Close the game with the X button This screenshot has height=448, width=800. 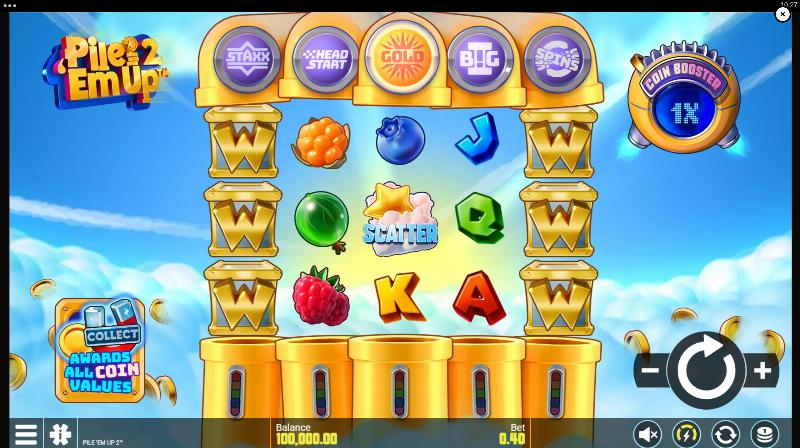point(783,14)
